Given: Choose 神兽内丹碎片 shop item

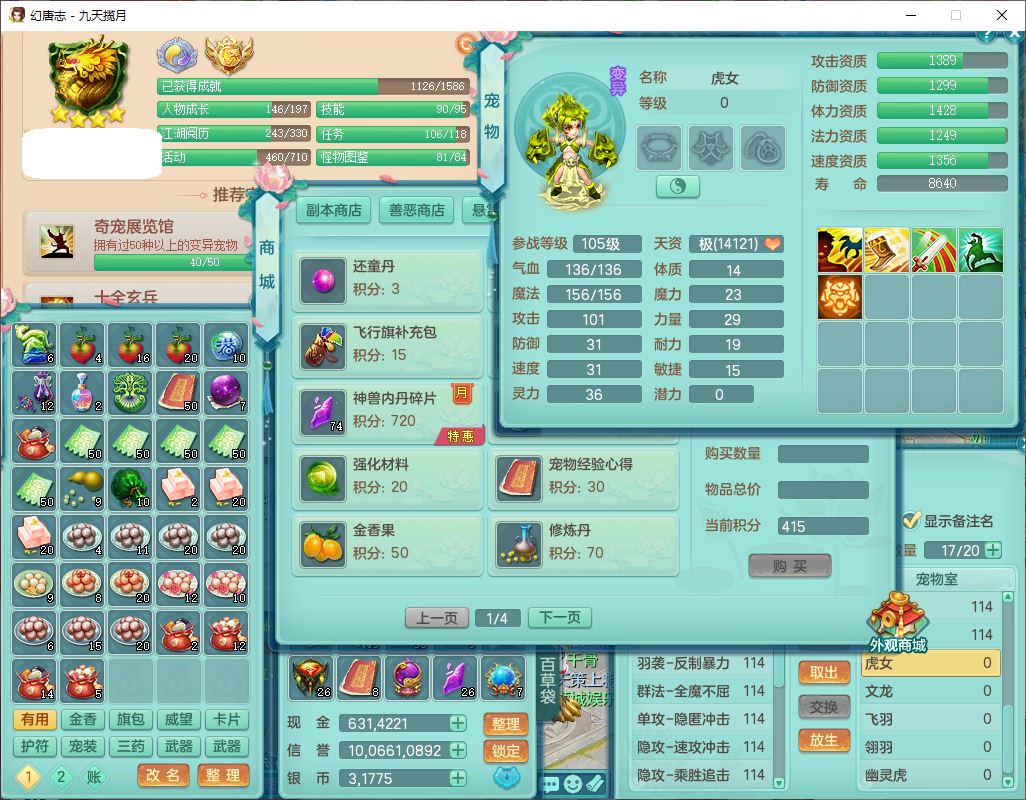Looking at the screenshot, I should point(390,410).
